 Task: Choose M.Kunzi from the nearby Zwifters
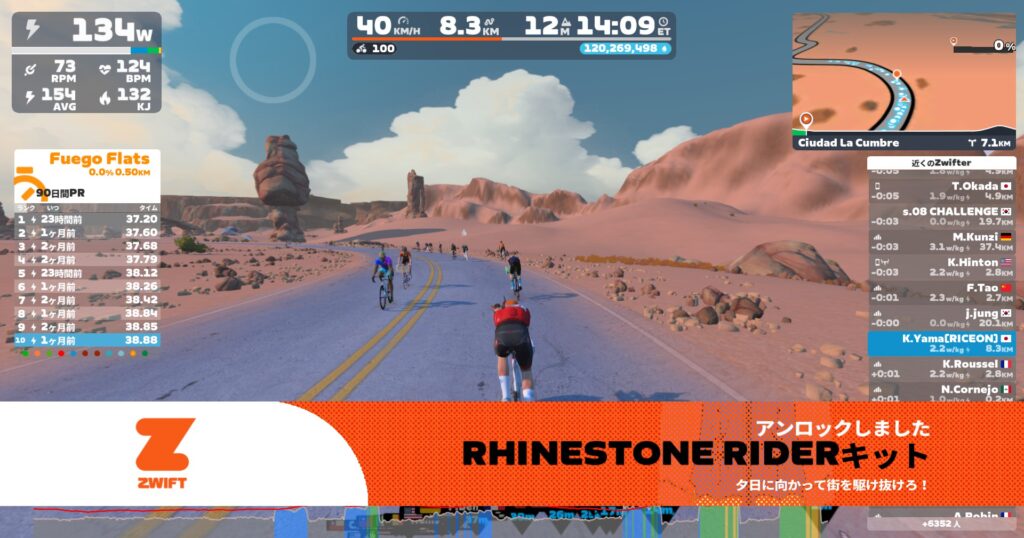tap(941, 241)
